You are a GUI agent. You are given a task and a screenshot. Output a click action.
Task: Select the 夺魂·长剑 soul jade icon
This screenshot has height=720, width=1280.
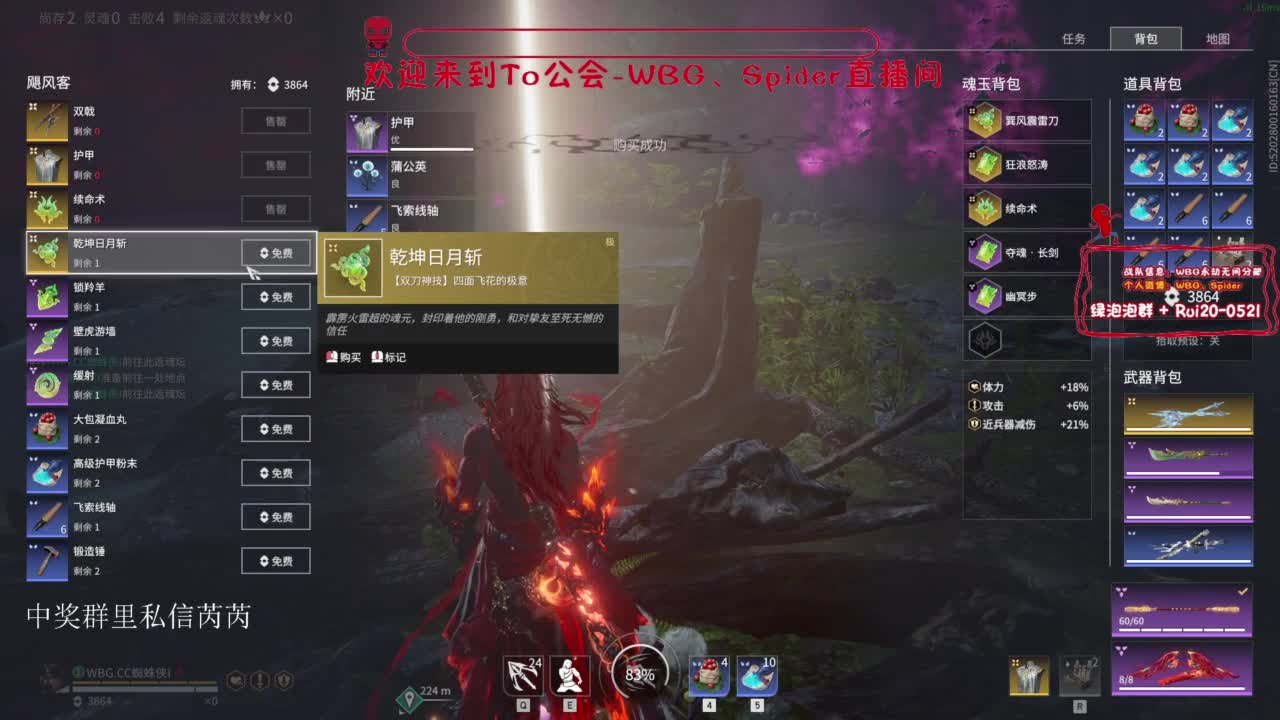(x=985, y=252)
